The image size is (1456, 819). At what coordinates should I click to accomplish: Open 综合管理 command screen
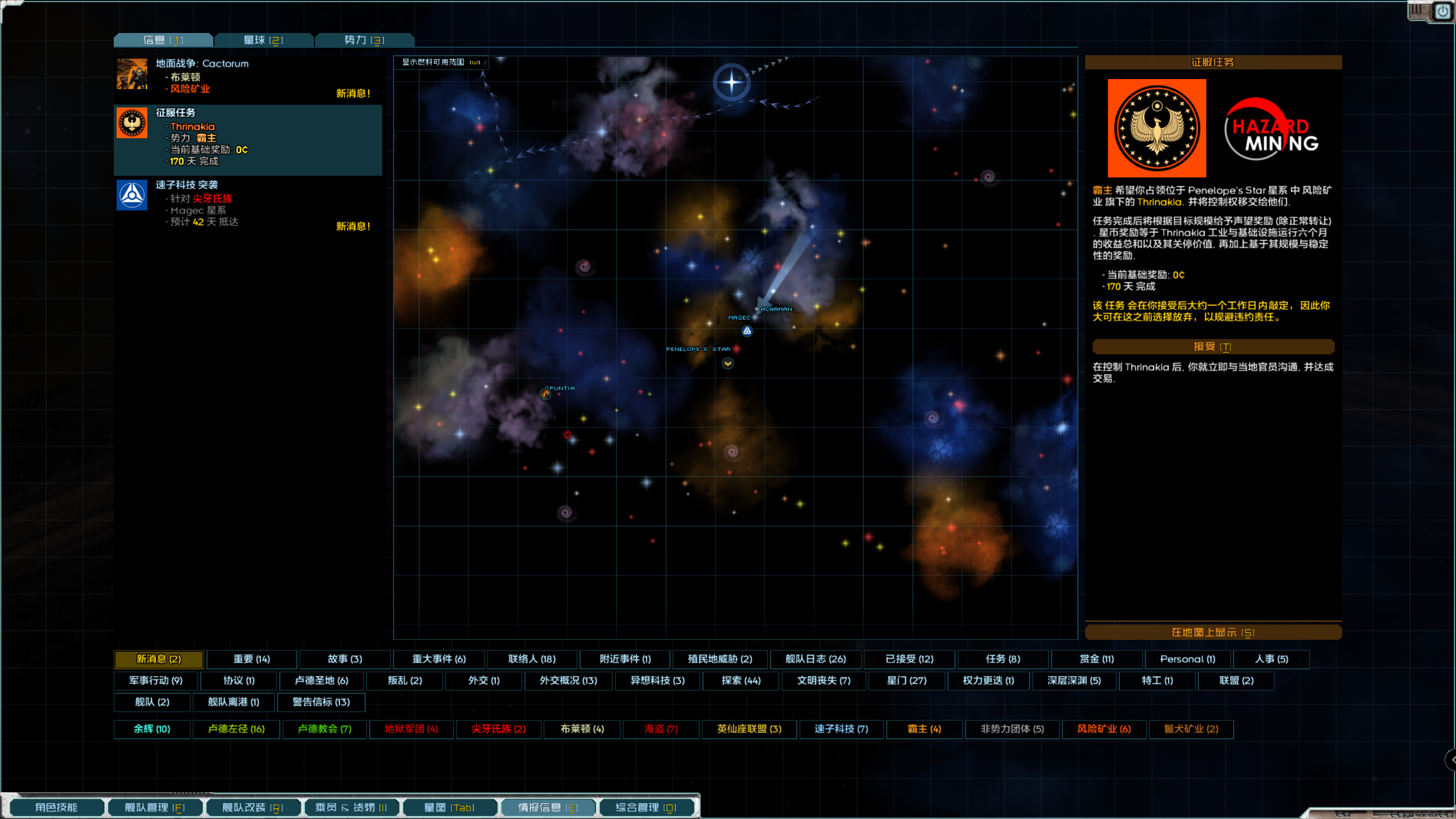646,808
